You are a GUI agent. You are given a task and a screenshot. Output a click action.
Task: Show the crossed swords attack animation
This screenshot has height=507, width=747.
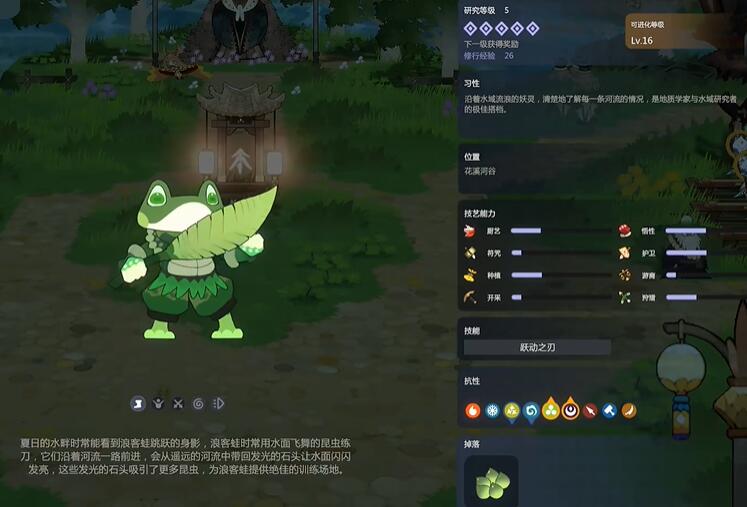pos(178,403)
